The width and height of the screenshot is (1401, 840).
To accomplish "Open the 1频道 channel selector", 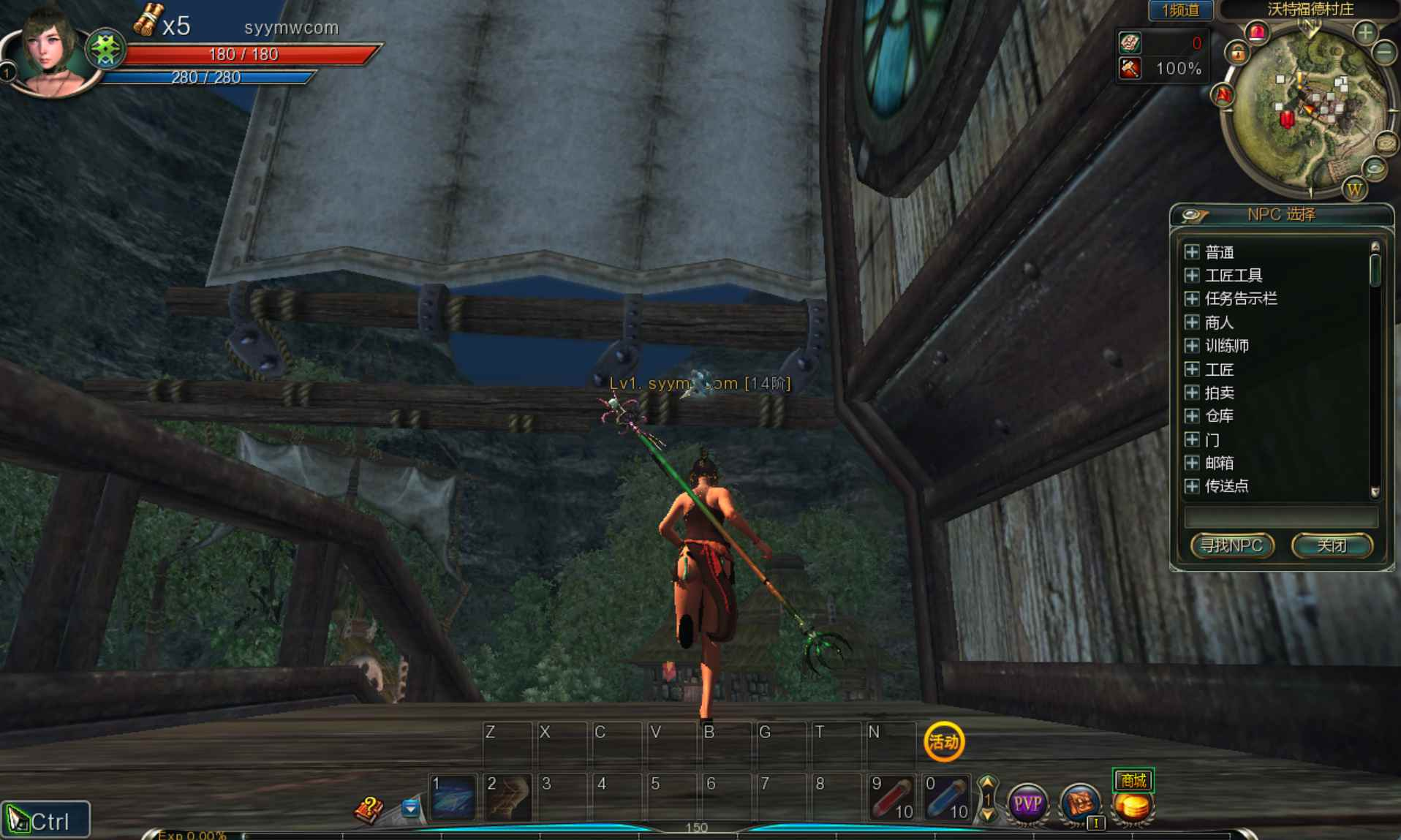I will pyautogui.click(x=1179, y=10).
